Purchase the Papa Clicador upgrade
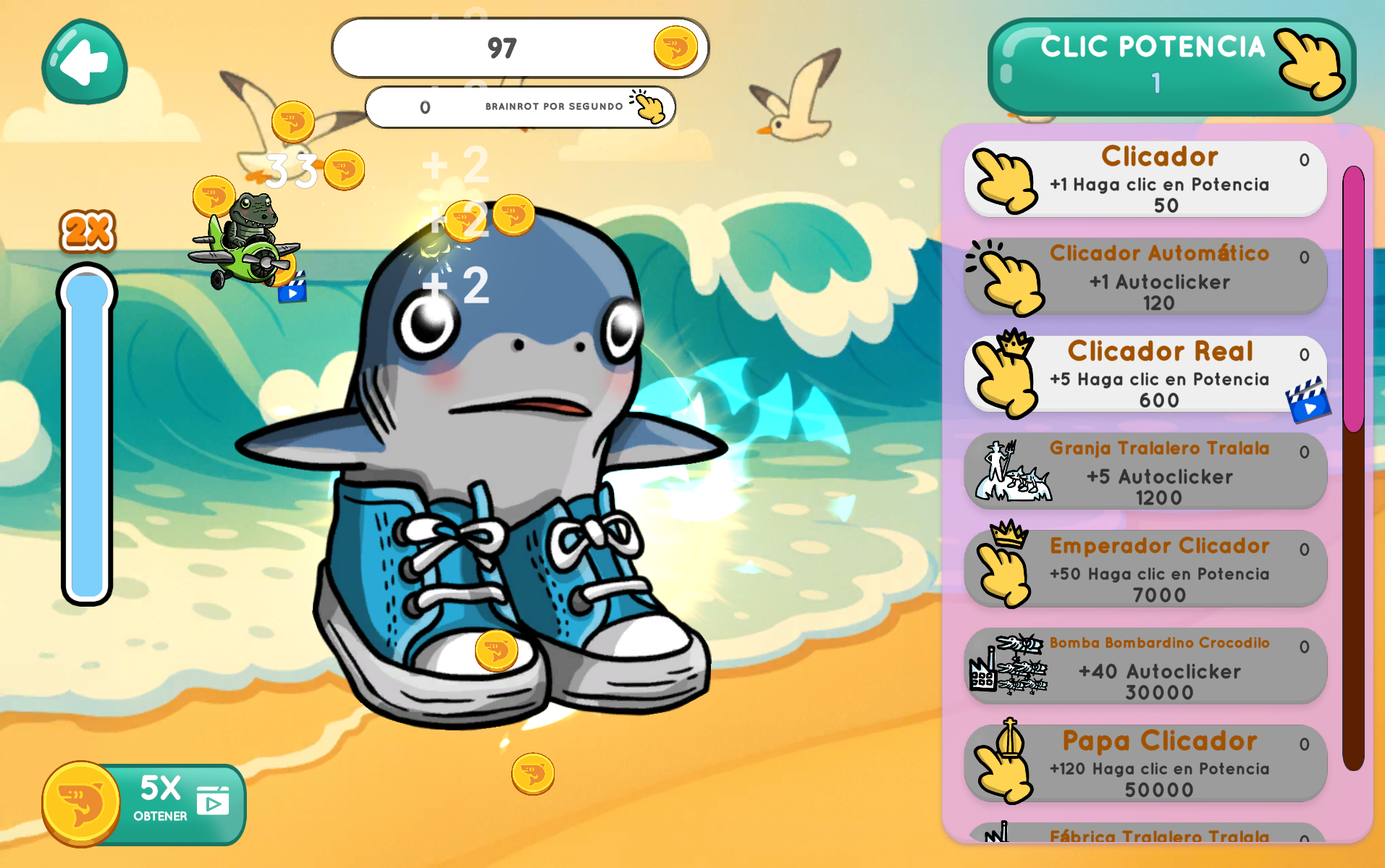1385x868 pixels. (1145, 764)
